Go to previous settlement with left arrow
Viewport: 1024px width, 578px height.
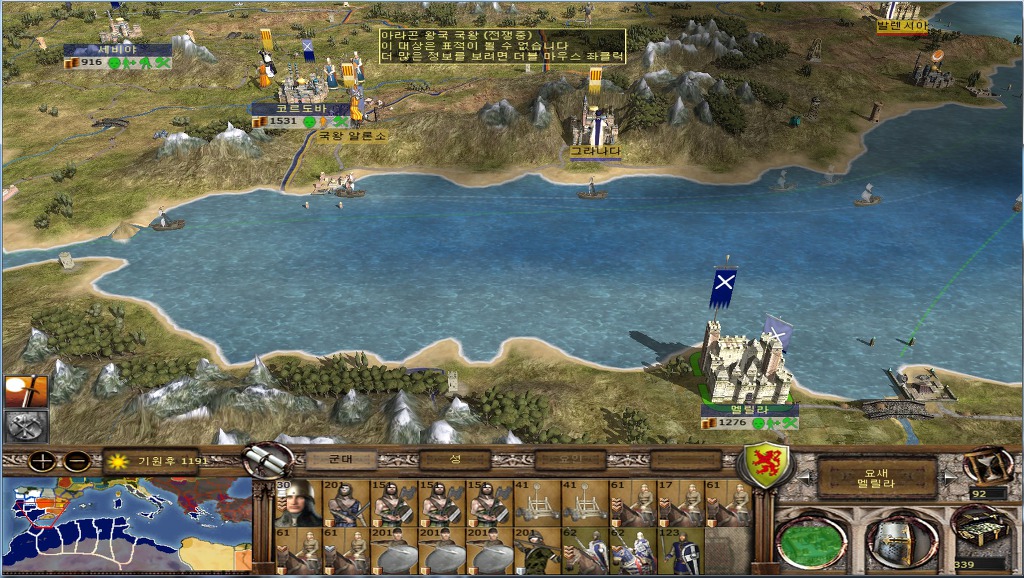point(803,478)
